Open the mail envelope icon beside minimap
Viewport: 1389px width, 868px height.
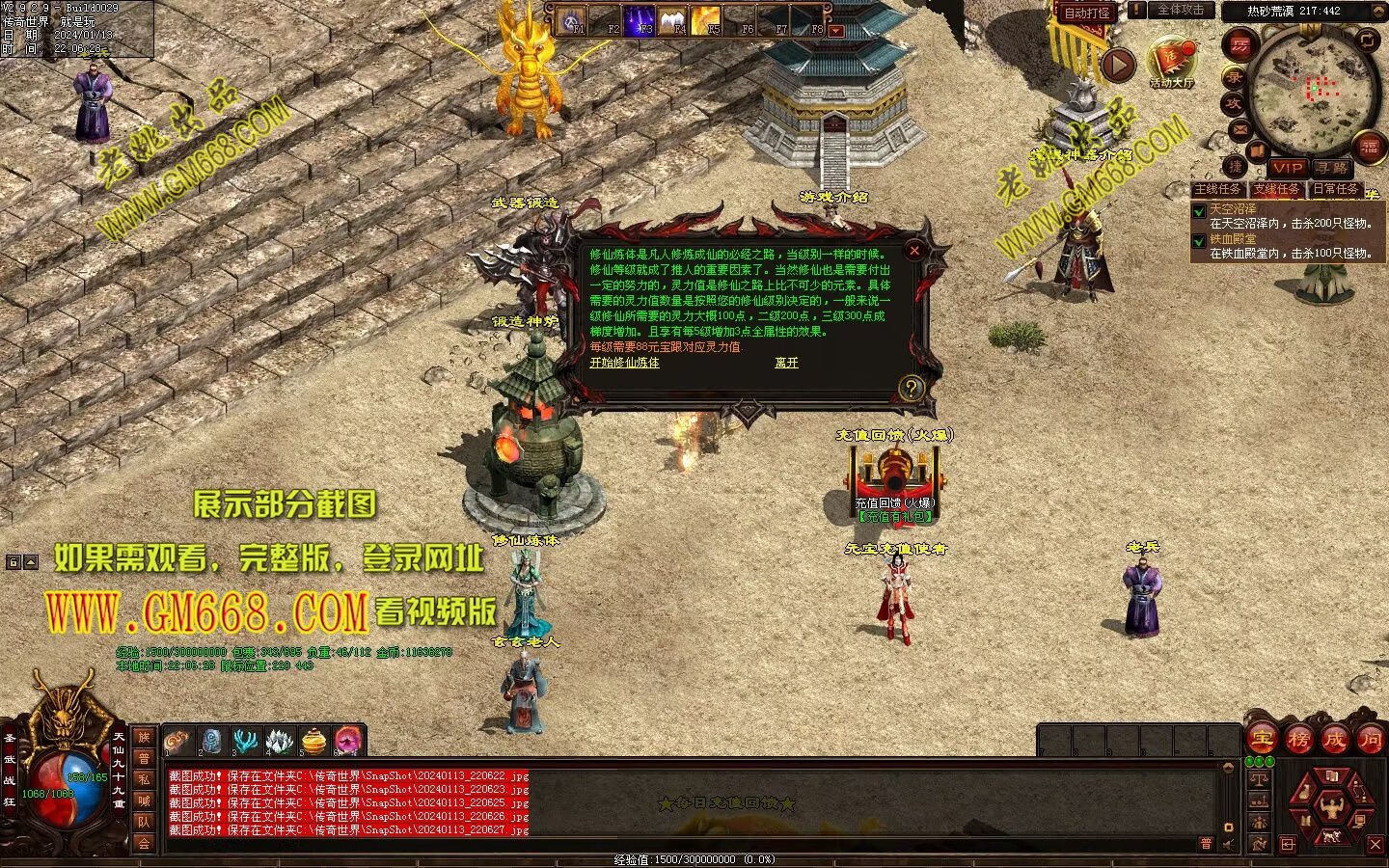coord(1240,129)
